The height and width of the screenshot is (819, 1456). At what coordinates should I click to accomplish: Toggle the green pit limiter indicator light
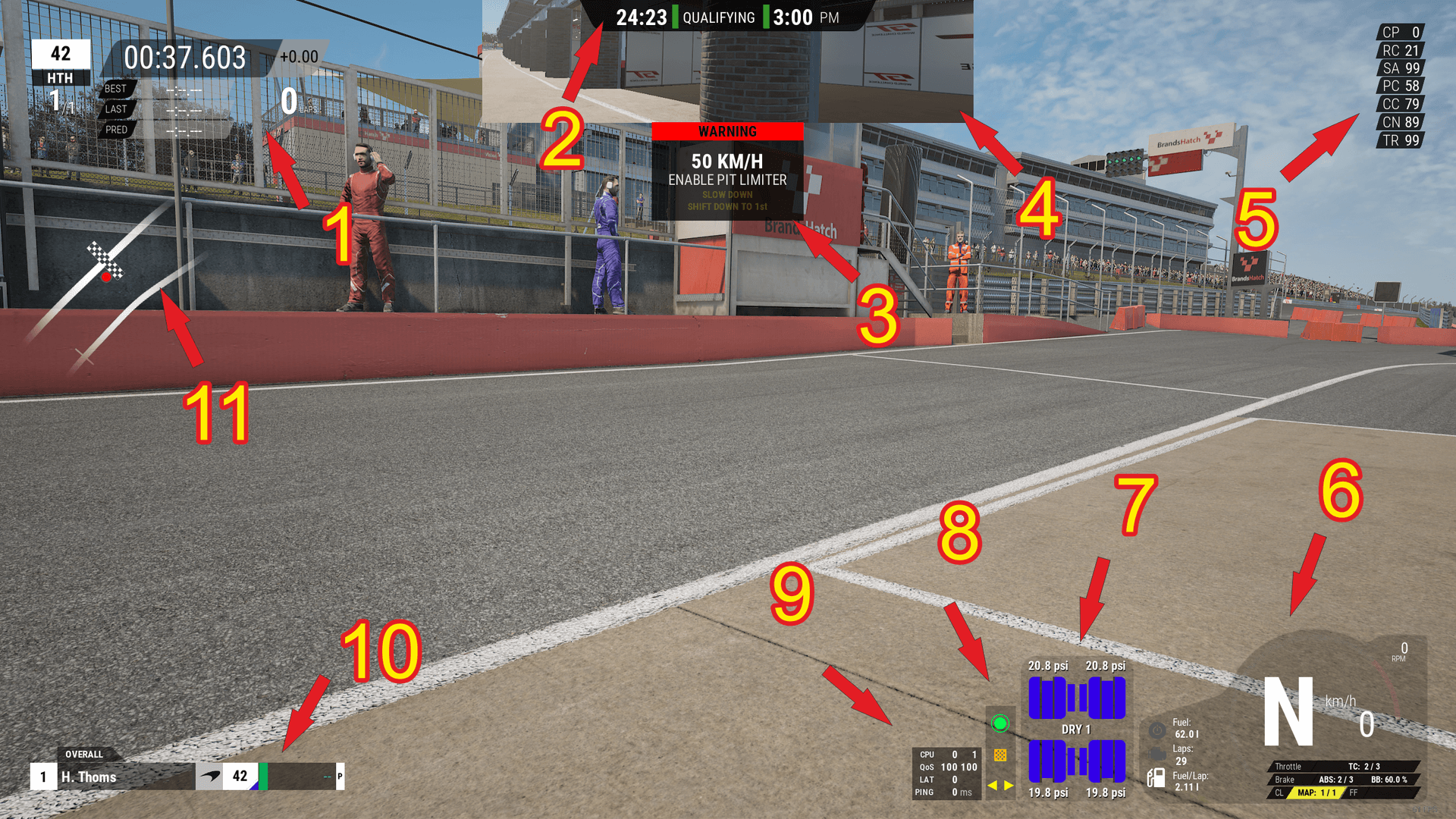(999, 723)
